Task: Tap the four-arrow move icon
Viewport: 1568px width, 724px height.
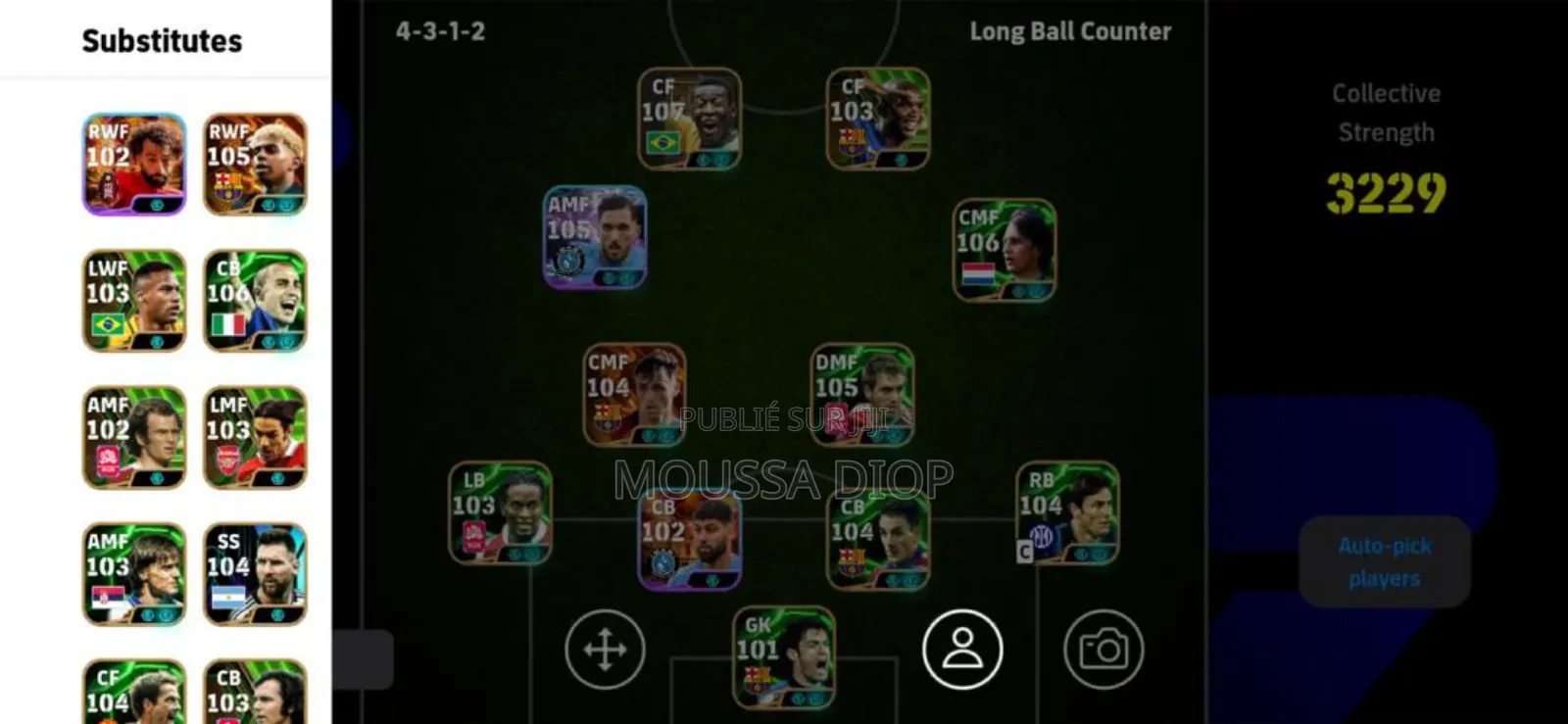Action: pos(605,650)
